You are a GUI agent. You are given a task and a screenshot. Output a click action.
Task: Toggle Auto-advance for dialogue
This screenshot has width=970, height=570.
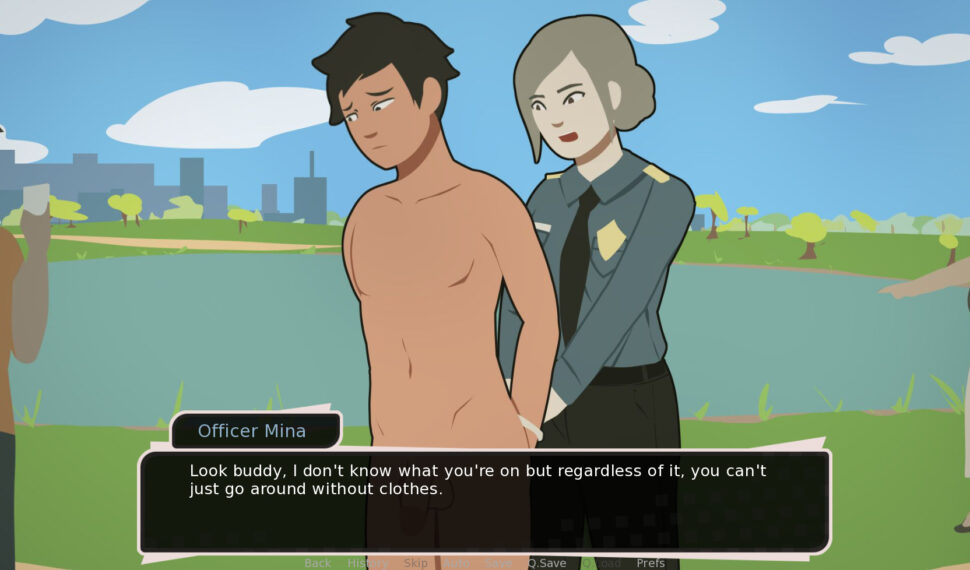[x=456, y=563]
